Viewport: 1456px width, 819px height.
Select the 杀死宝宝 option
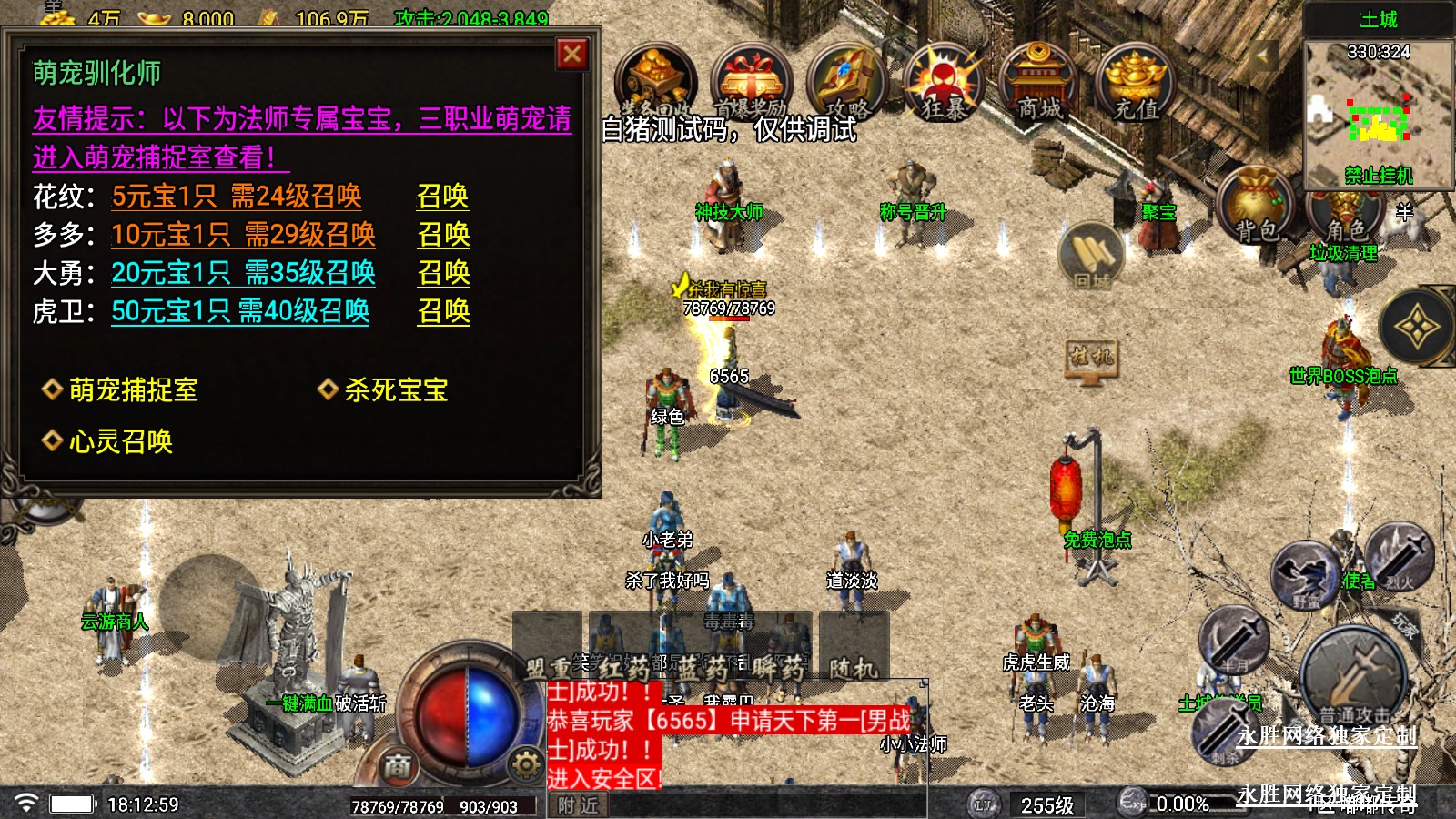pos(395,390)
